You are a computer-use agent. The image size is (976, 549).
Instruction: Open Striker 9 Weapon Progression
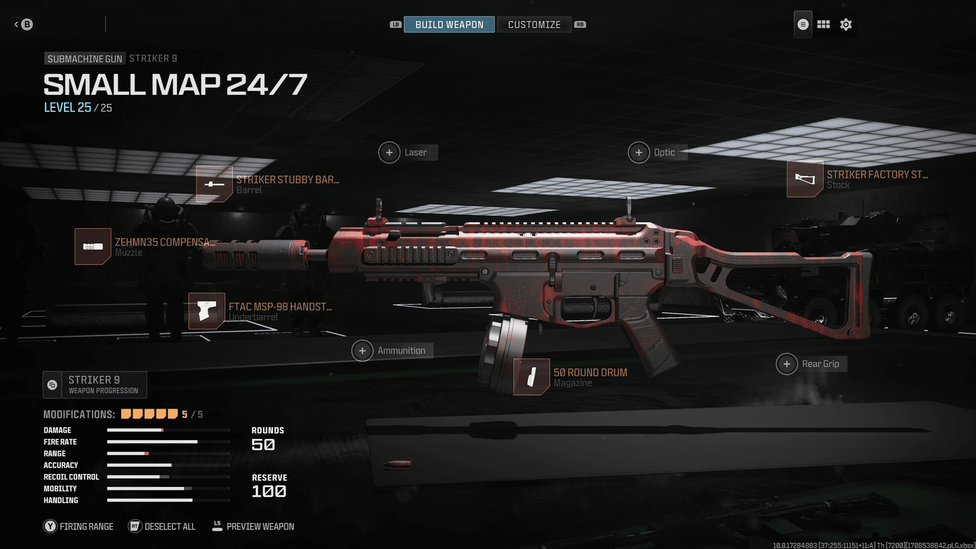tap(95, 384)
